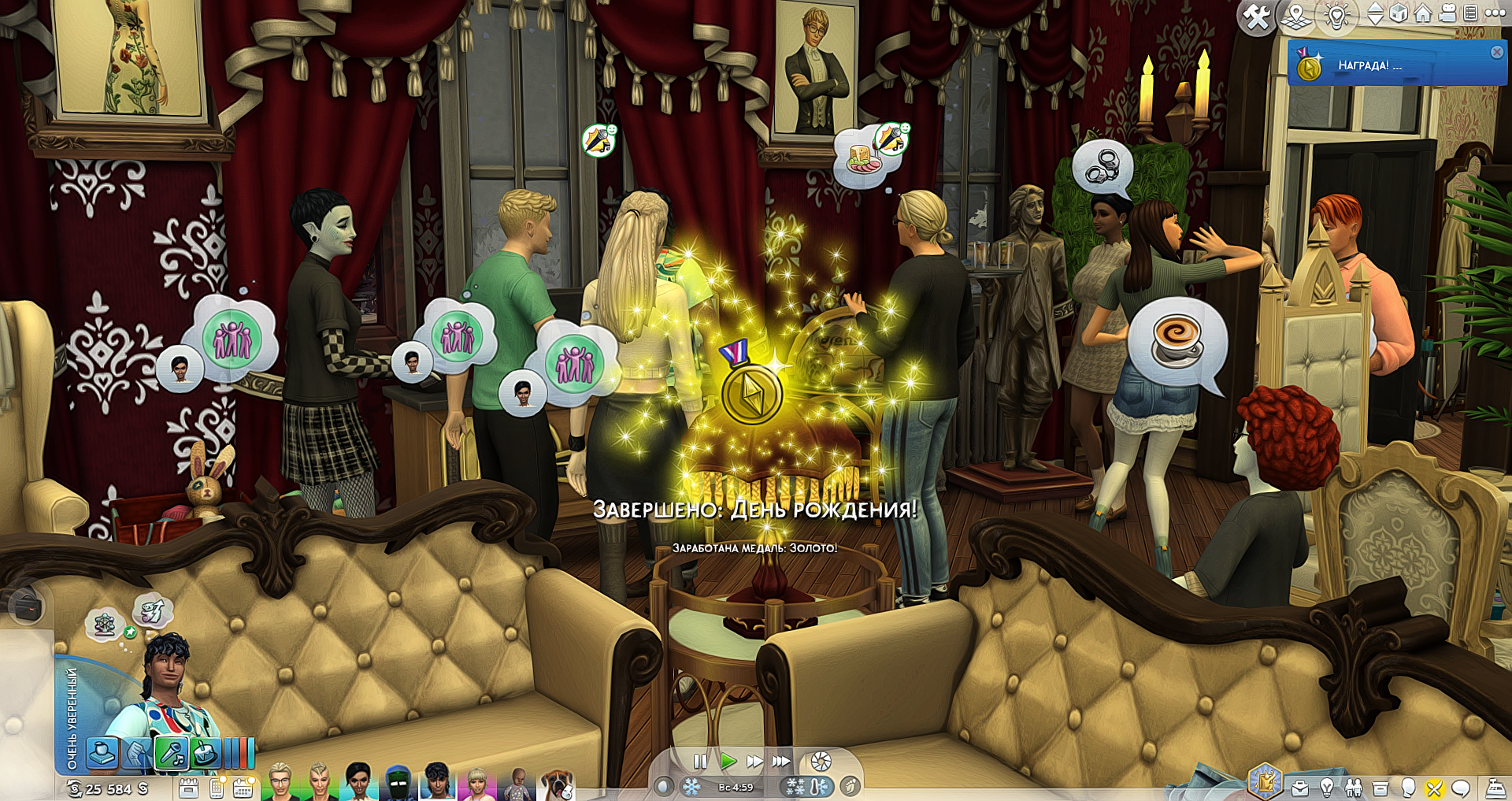Open the phone icon next to the funds
This screenshot has width=1512, height=801.
tap(217, 787)
